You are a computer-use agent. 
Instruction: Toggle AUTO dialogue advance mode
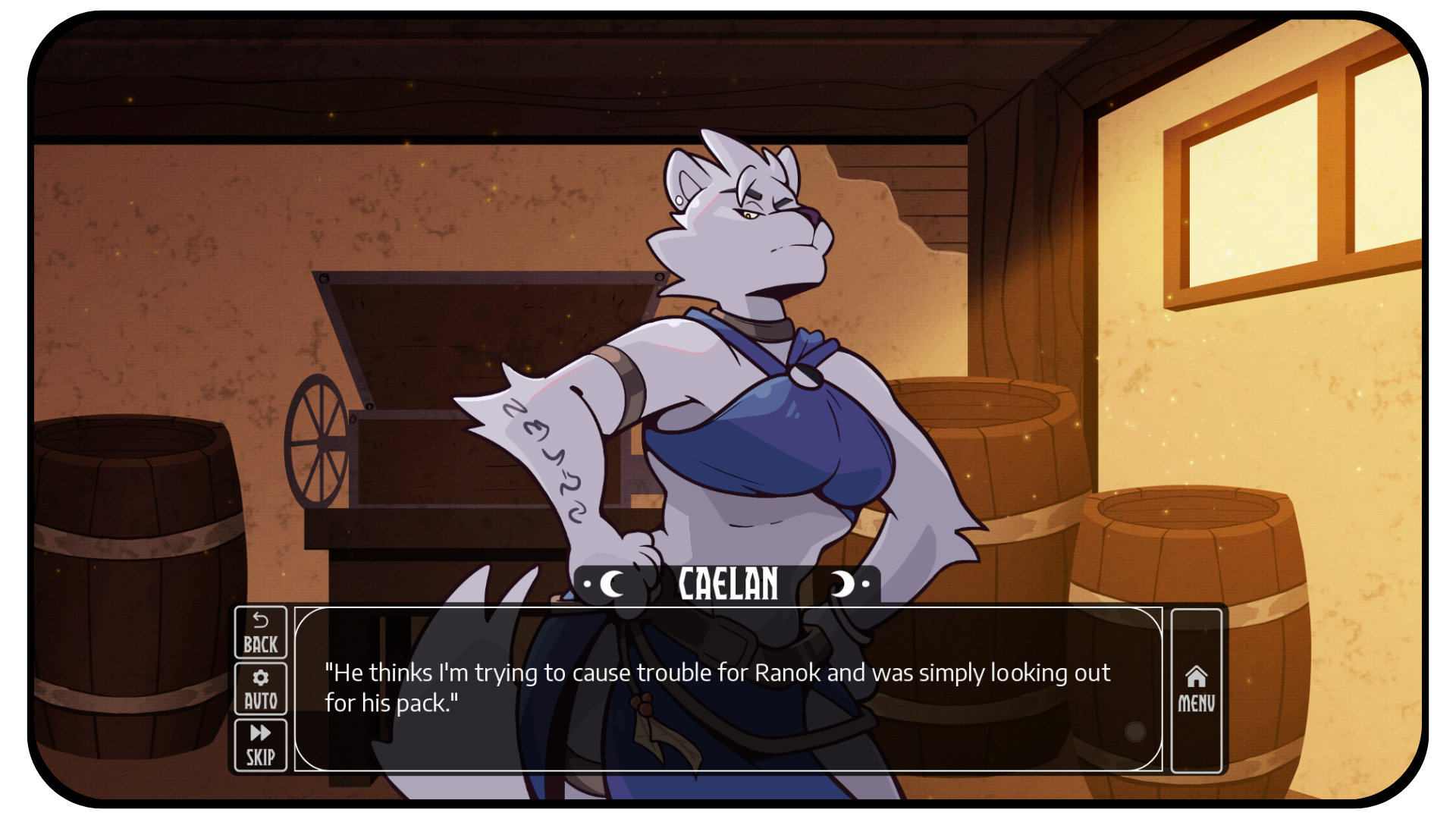260,689
